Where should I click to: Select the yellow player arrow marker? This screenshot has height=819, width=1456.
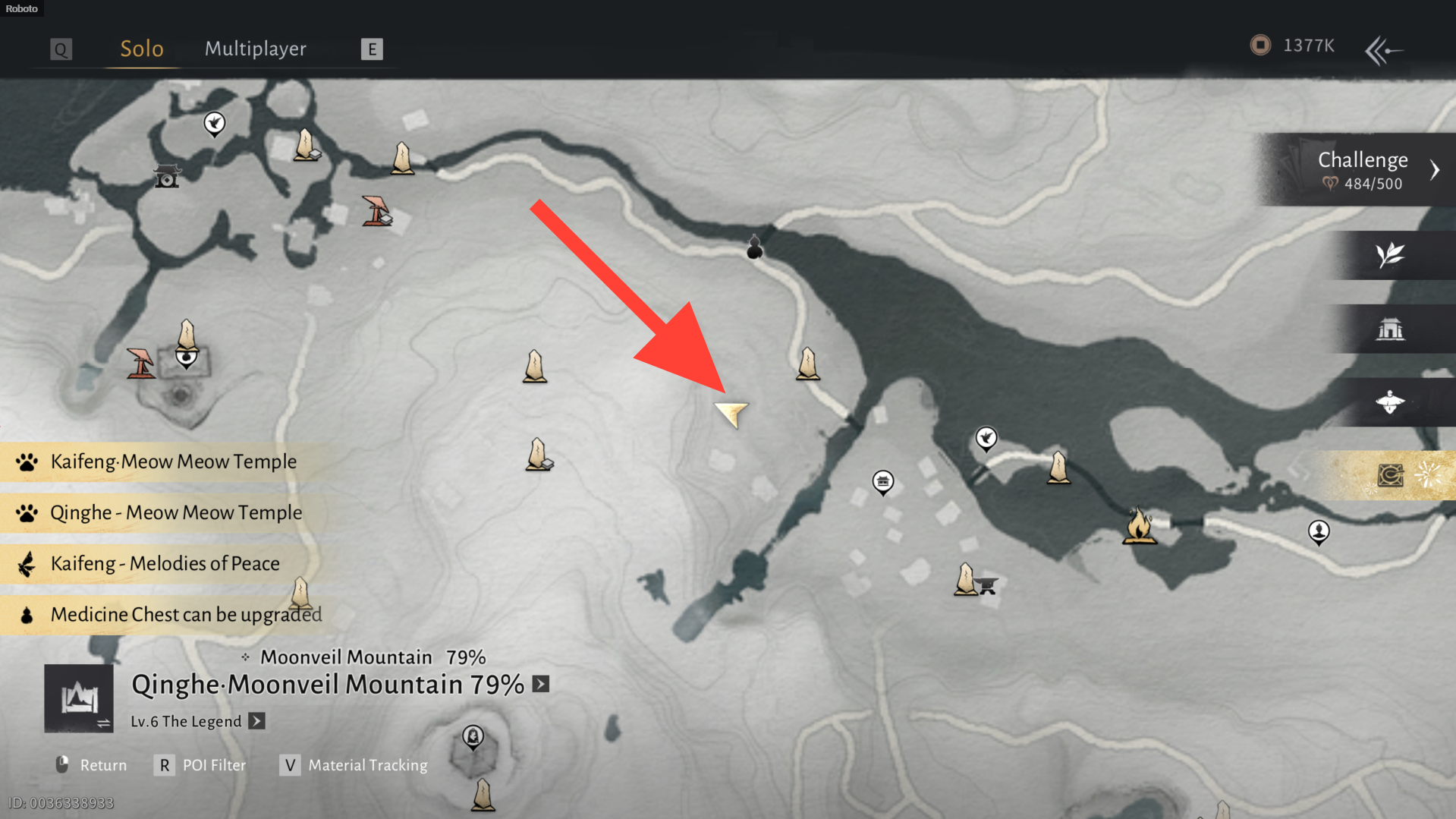coord(732,414)
